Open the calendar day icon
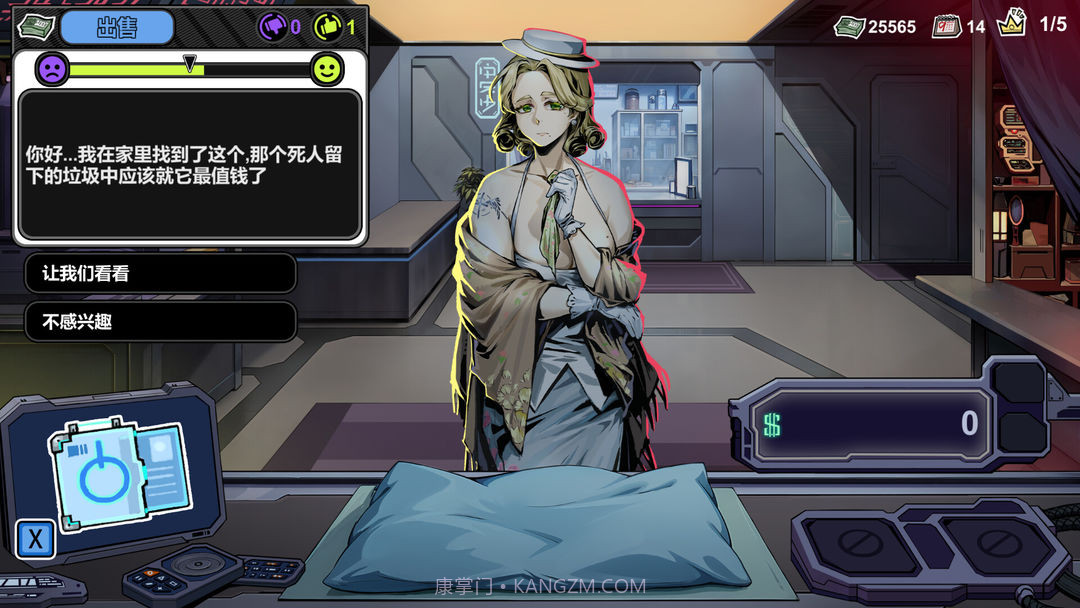Screen dimensions: 1080x608 click(946, 26)
